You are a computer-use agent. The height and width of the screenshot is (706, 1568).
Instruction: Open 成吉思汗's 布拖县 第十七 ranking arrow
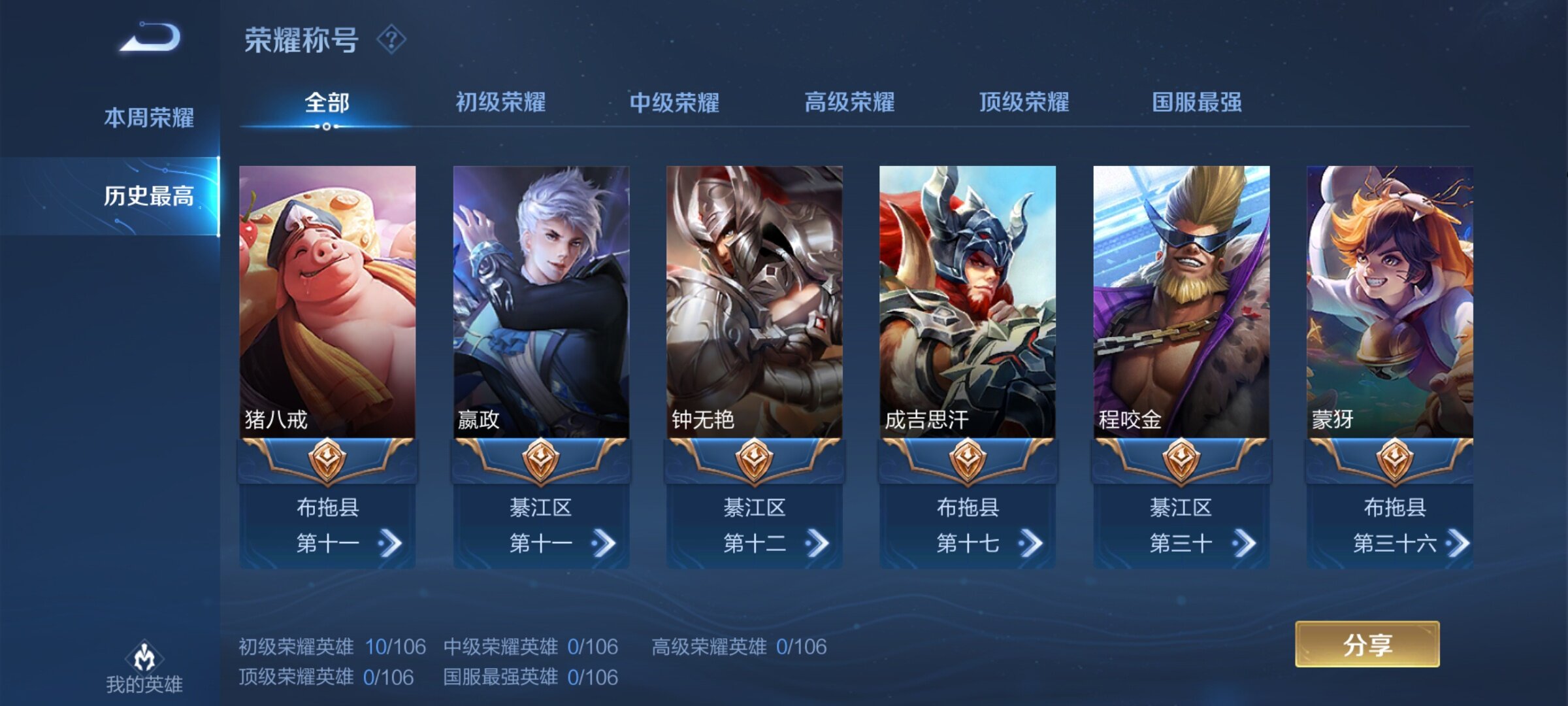(1030, 543)
